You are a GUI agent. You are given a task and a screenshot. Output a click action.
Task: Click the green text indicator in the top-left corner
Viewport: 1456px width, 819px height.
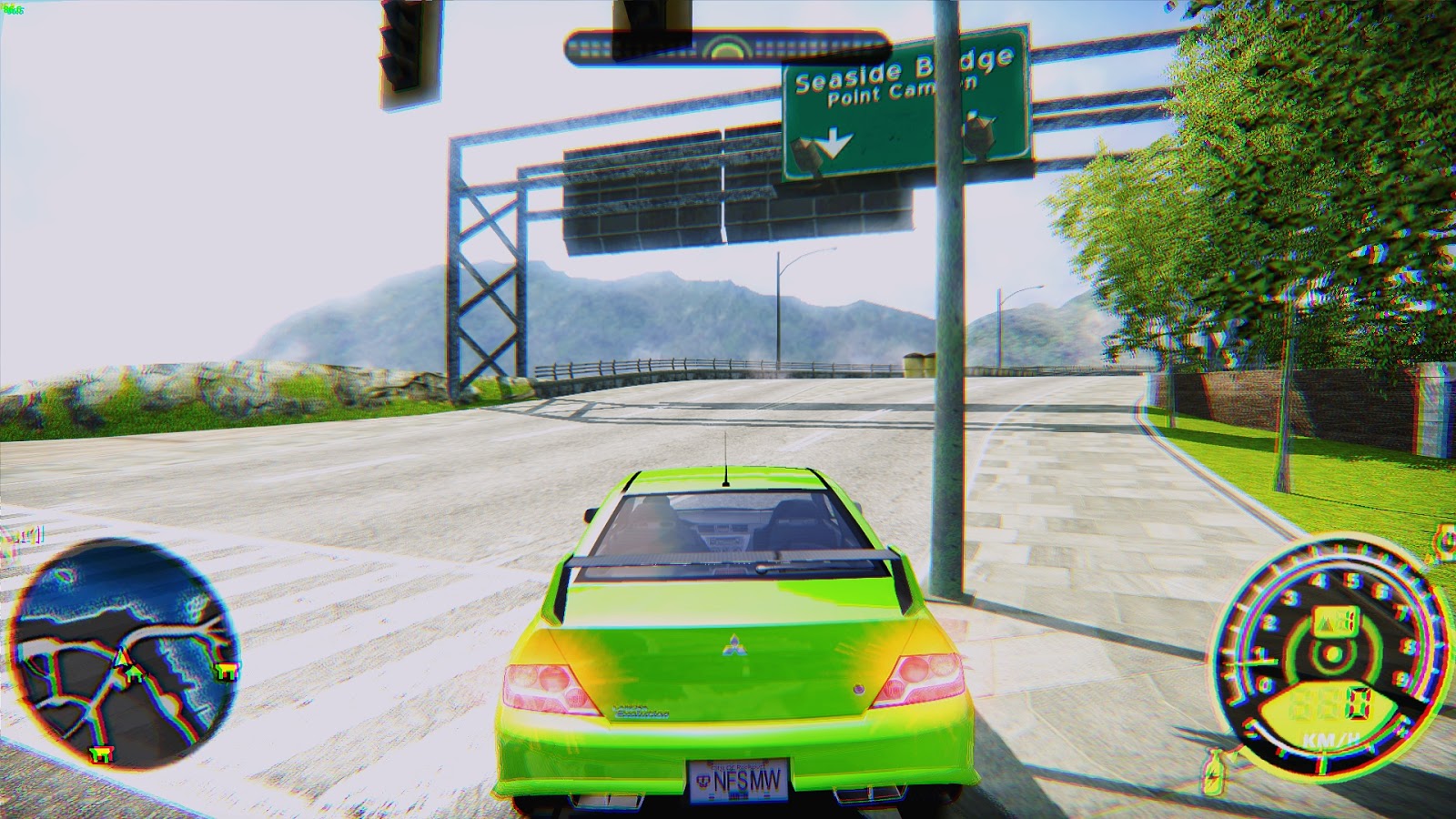(x=11, y=8)
